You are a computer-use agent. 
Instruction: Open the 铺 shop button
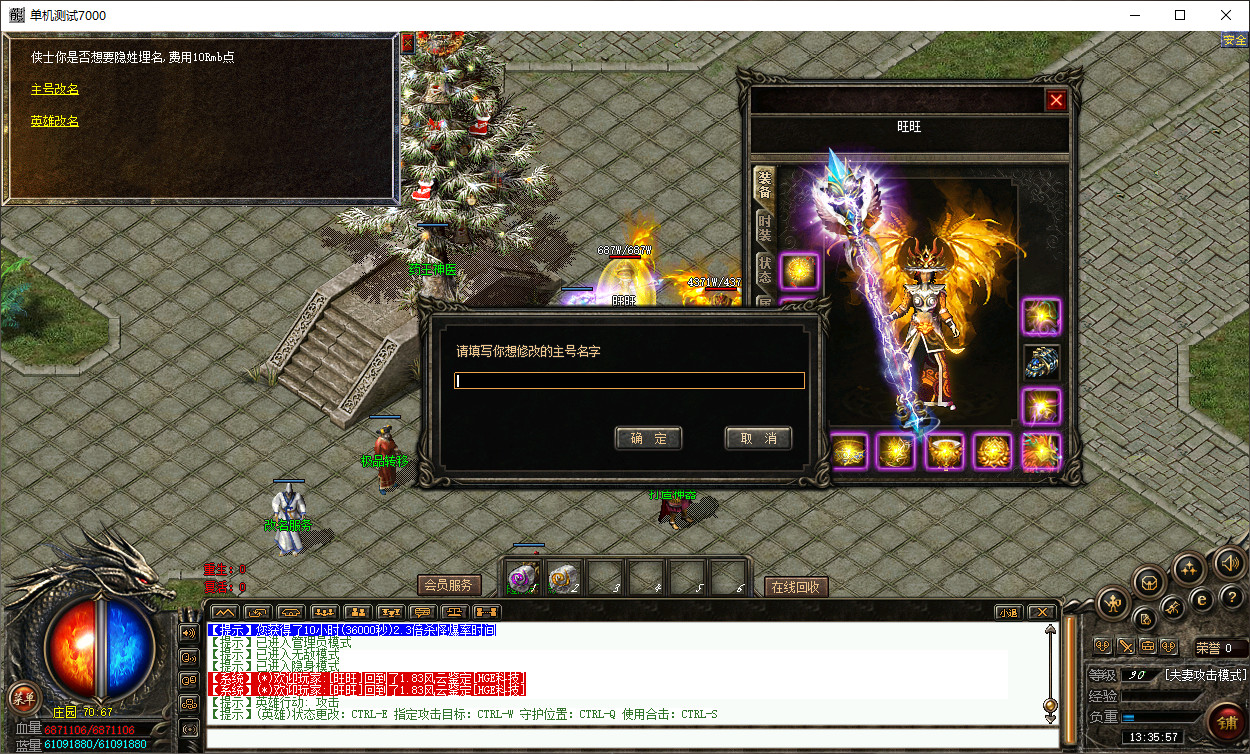tap(1225, 720)
